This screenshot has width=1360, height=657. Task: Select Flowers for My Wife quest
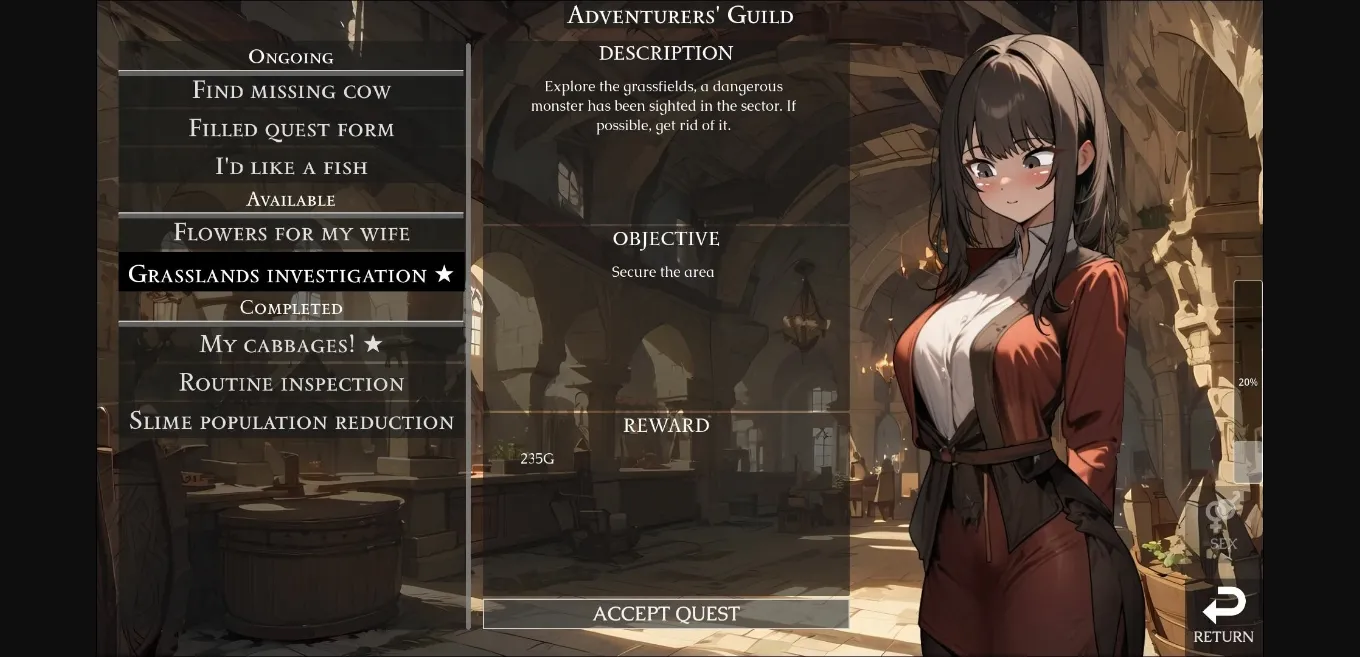tap(291, 233)
